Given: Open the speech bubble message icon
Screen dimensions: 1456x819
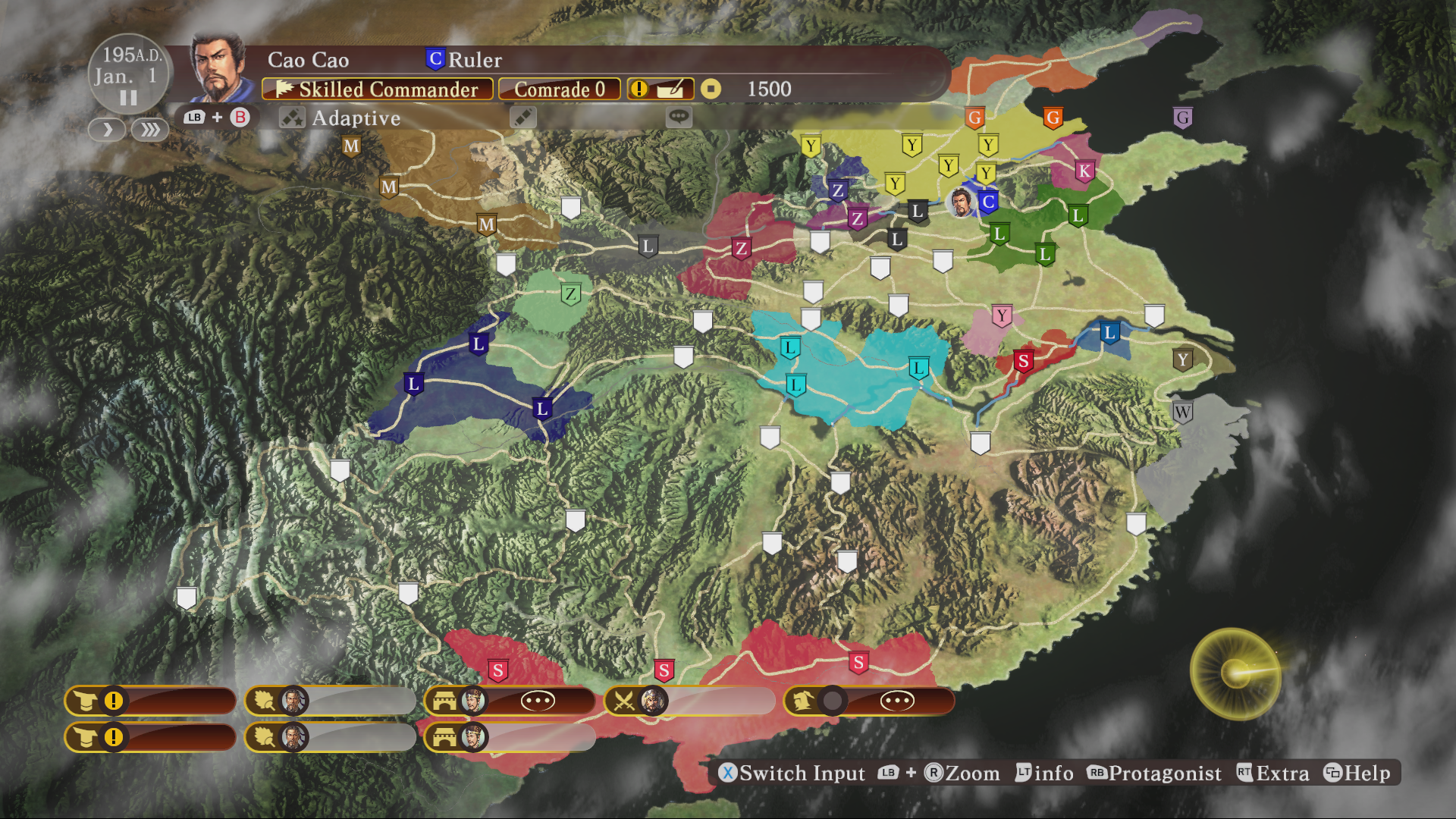Looking at the screenshot, I should click(x=677, y=118).
